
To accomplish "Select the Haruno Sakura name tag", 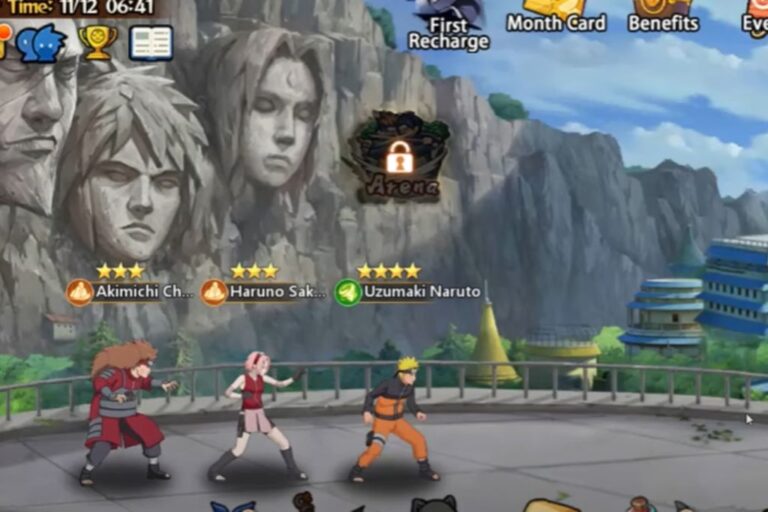I will point(265,292).
